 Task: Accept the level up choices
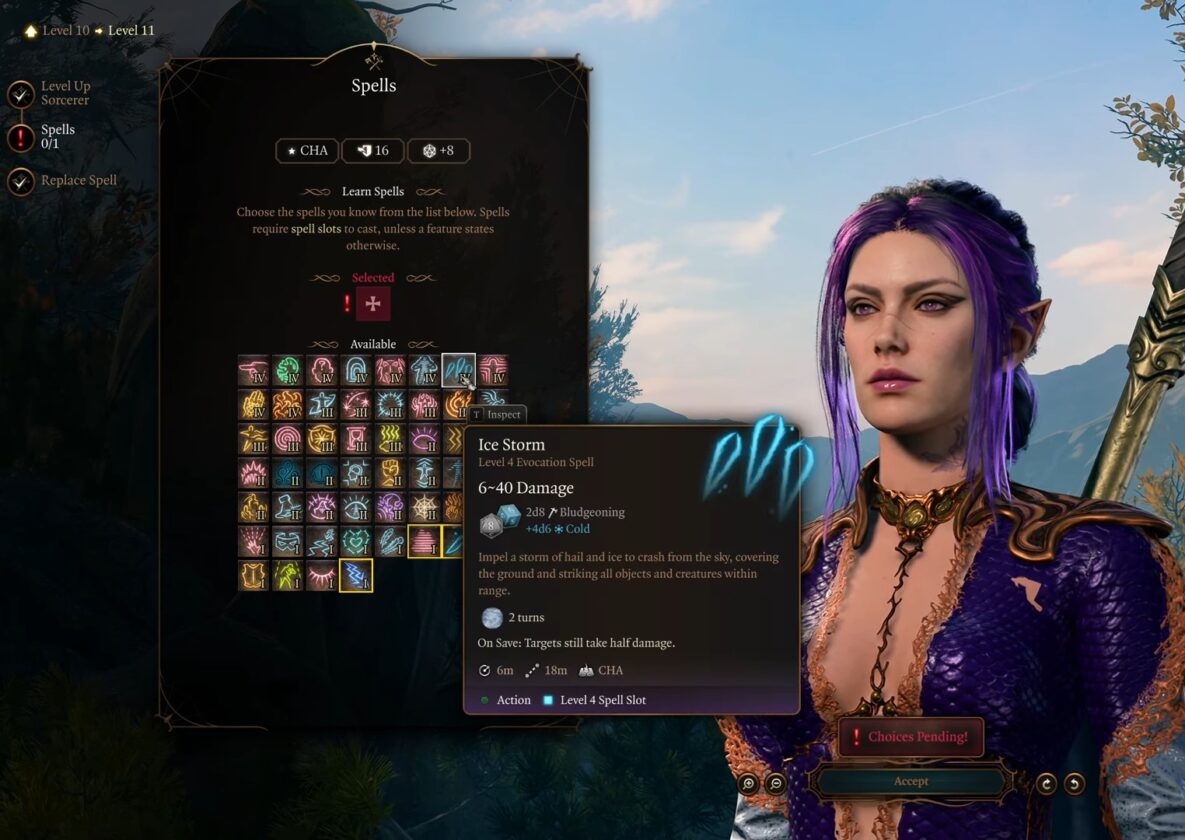910,781
